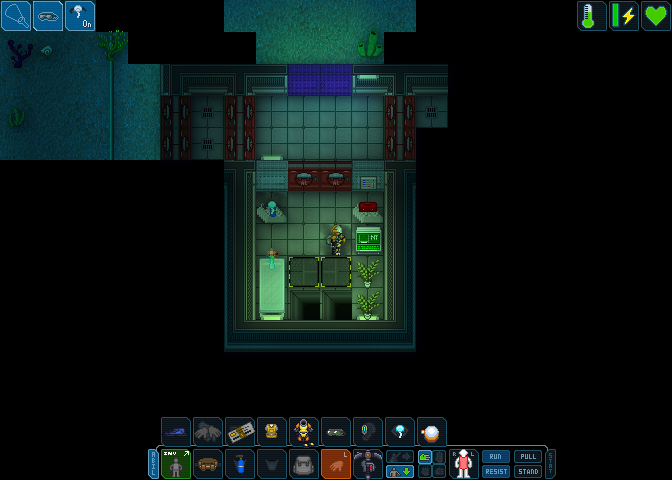Select the yellow armor vest slot

[271, 432]
